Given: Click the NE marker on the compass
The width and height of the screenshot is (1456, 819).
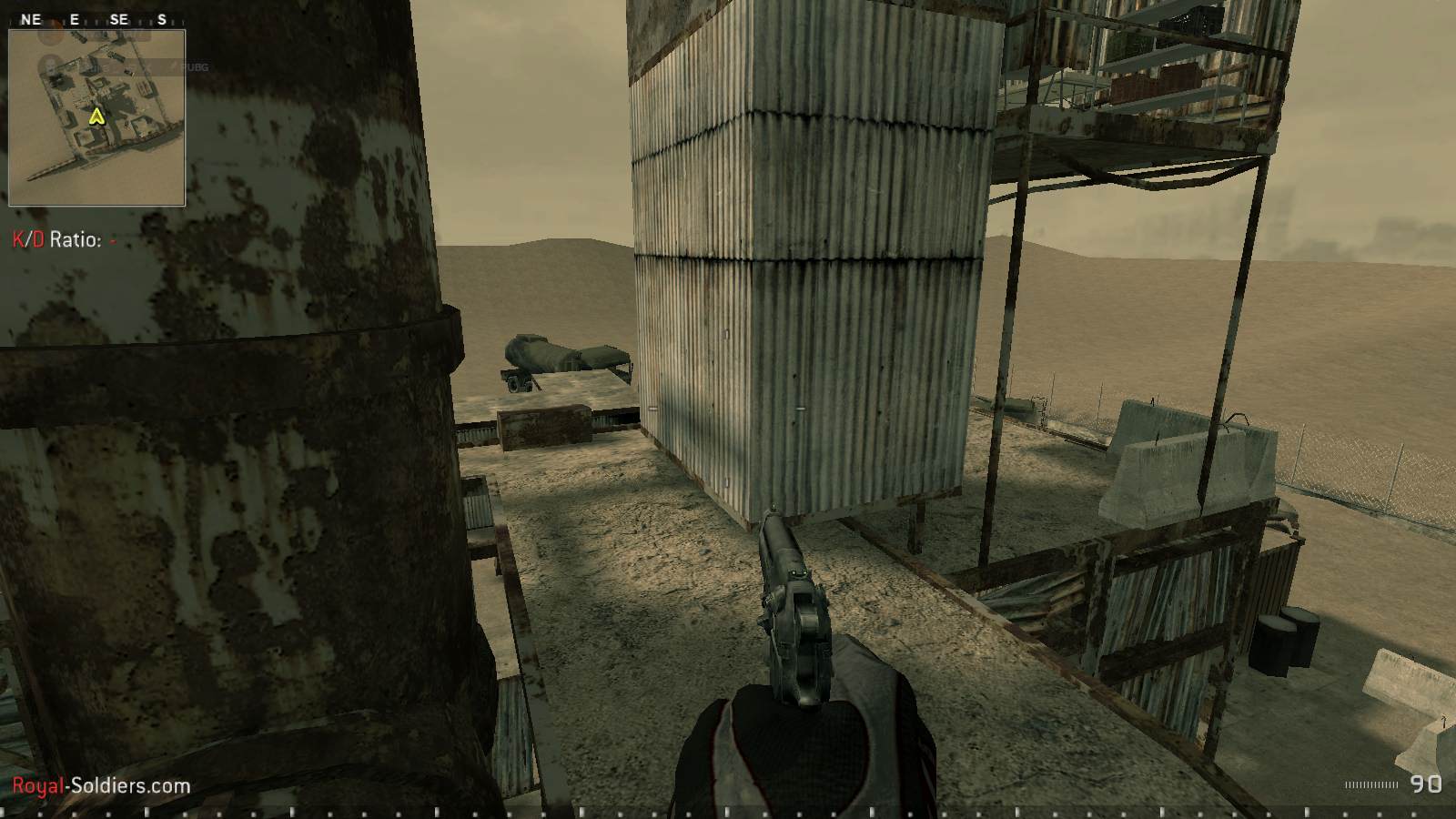Looking at the screenshot, I should (x=30, y=16).
